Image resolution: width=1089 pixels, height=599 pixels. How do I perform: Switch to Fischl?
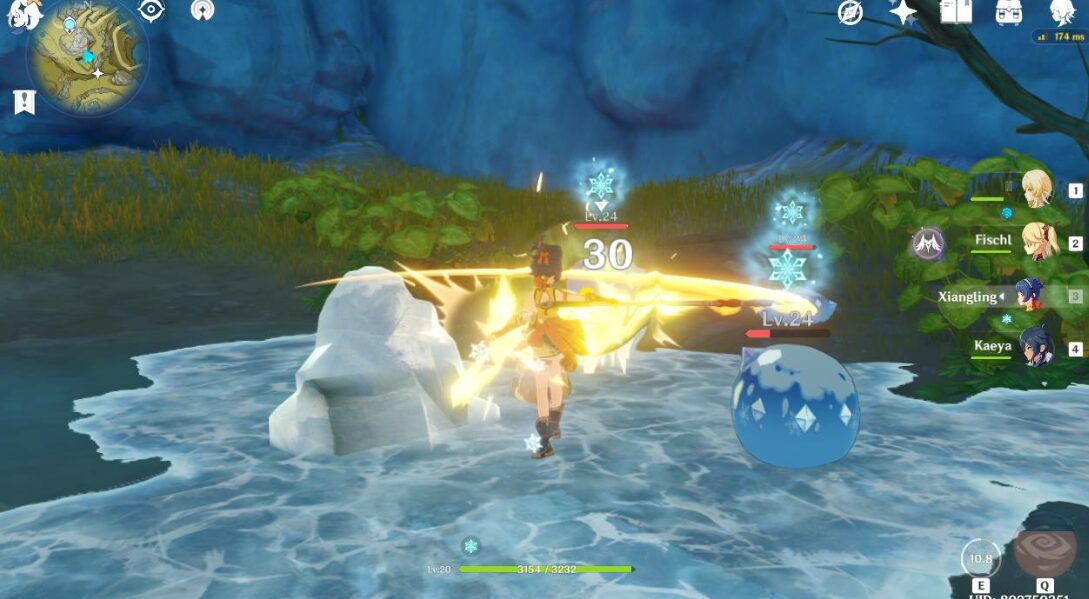click(x=1037, y=242)
